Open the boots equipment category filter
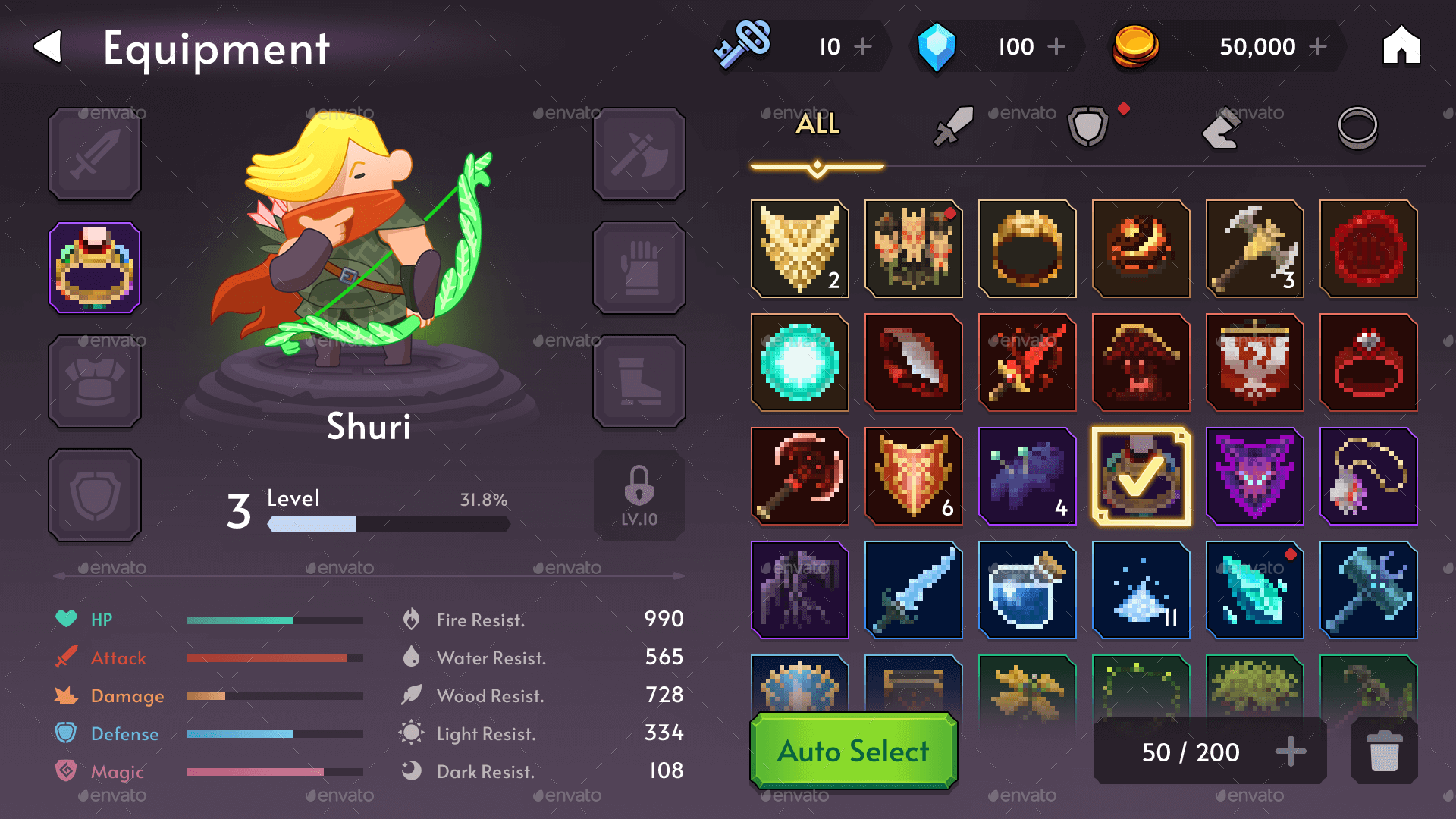This screenshot has height=819, width=1456. 1221,127
